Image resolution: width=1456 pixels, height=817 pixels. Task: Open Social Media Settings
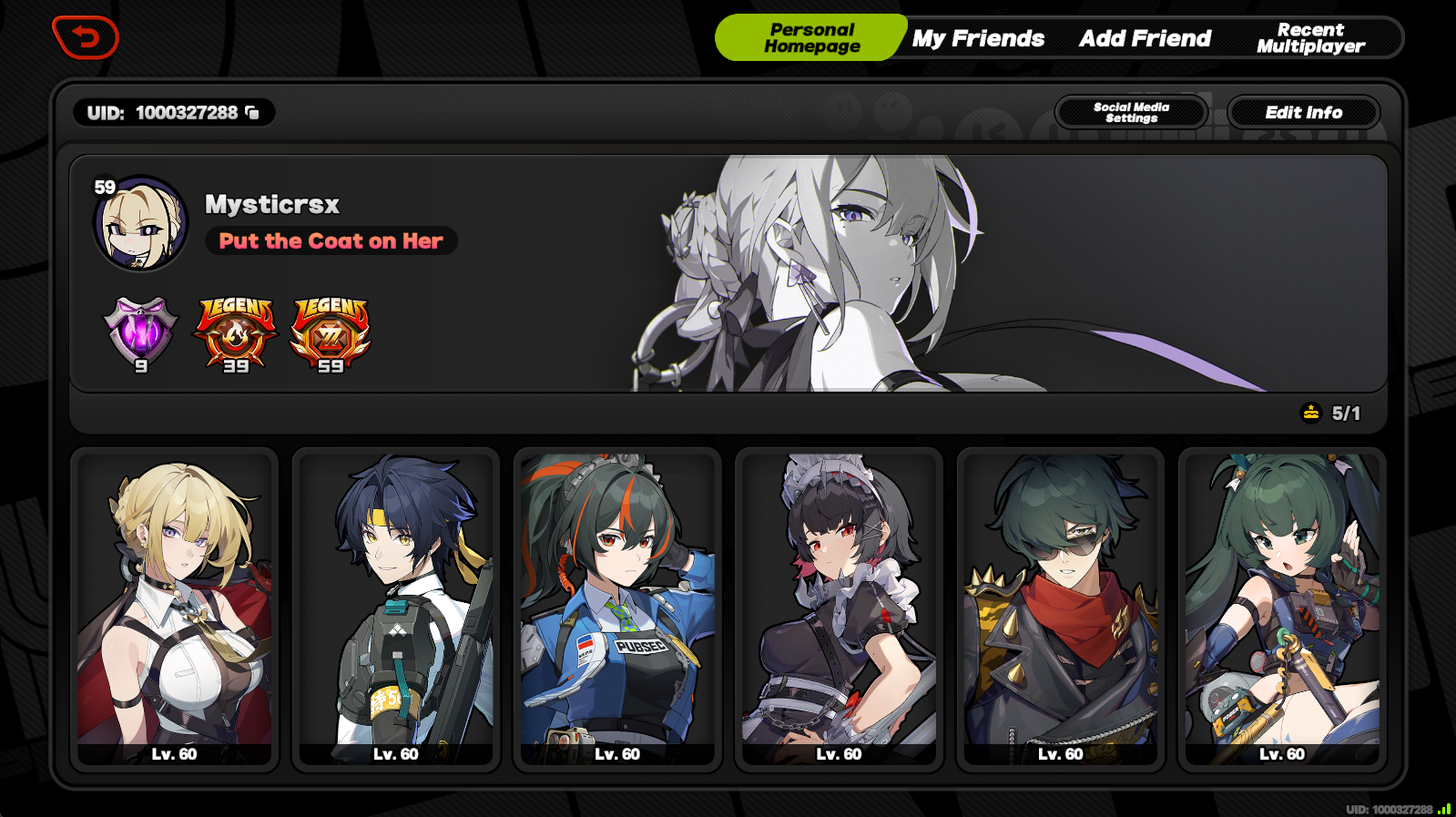click(1131, 112)
